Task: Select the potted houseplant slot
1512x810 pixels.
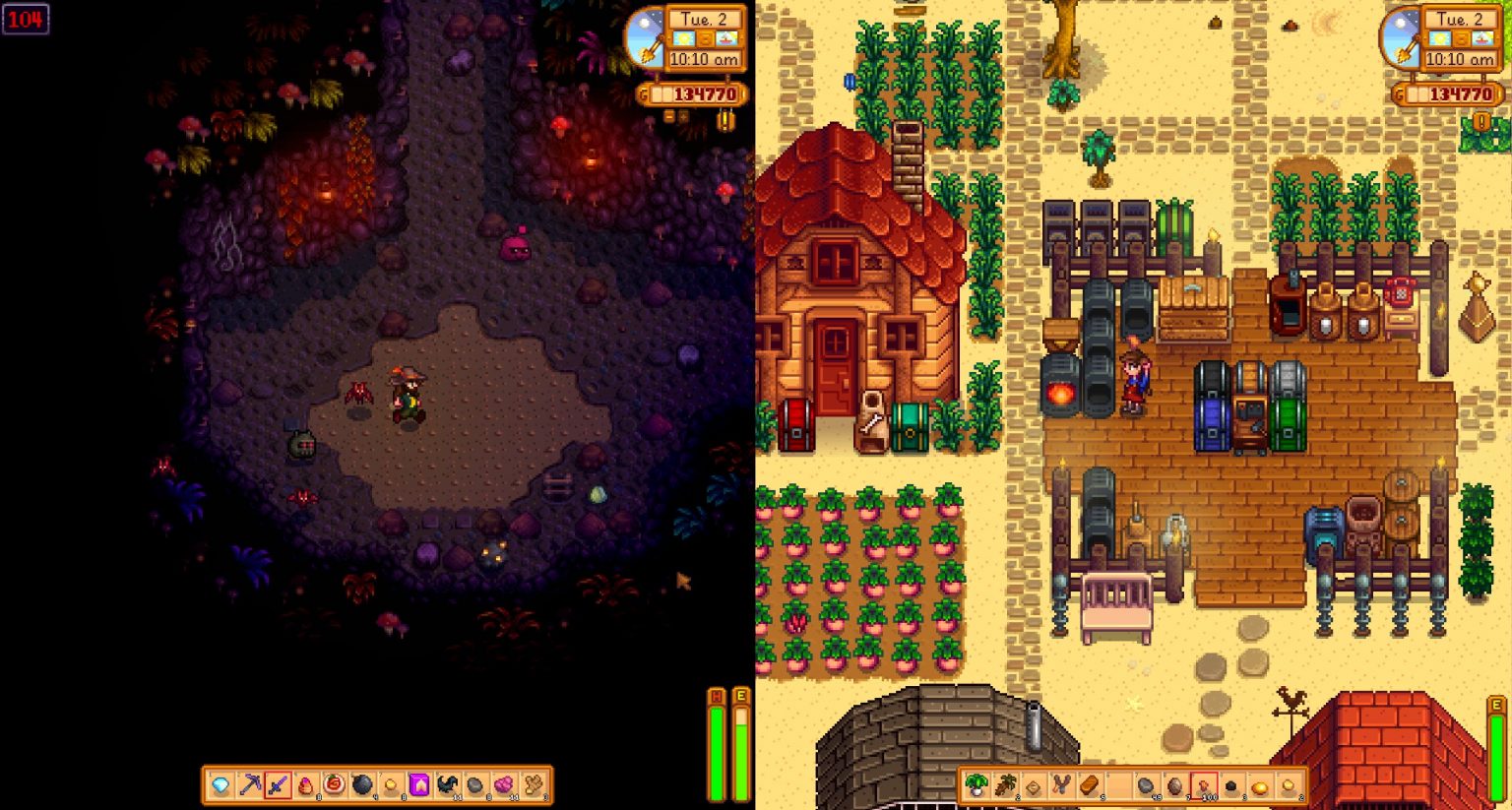Action: click(x=977, y=785)
